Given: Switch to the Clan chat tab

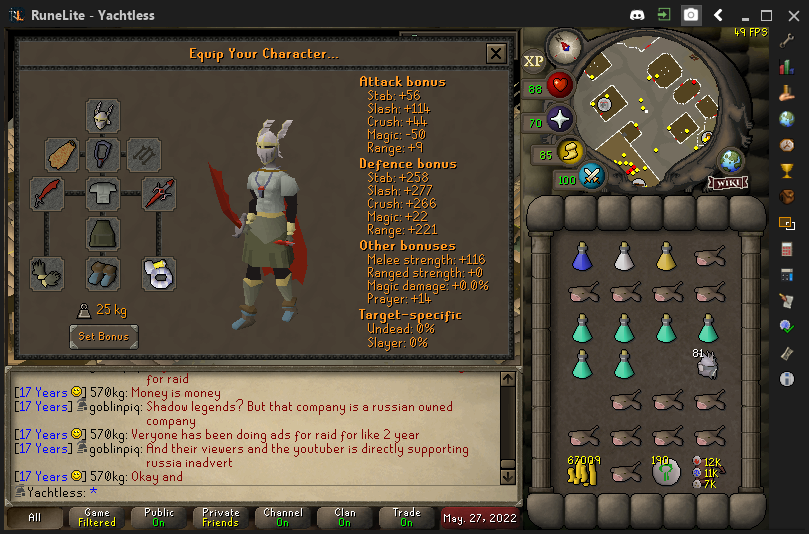Looking at the screenshot, I should point(344,517).
